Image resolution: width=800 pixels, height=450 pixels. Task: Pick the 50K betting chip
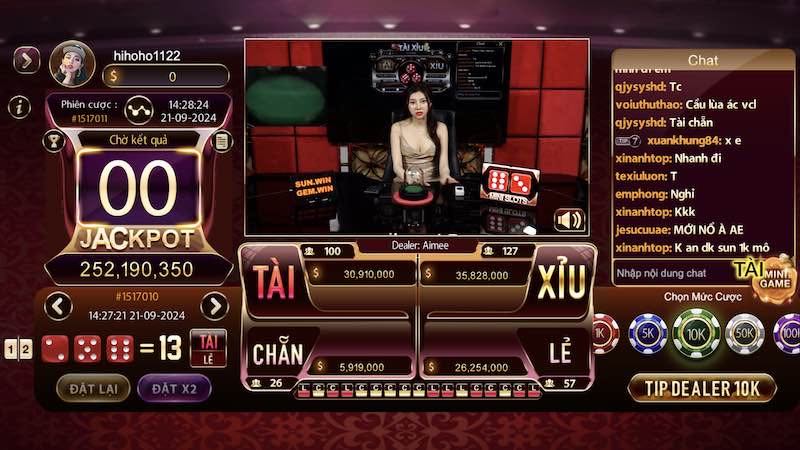pos(745,332)
